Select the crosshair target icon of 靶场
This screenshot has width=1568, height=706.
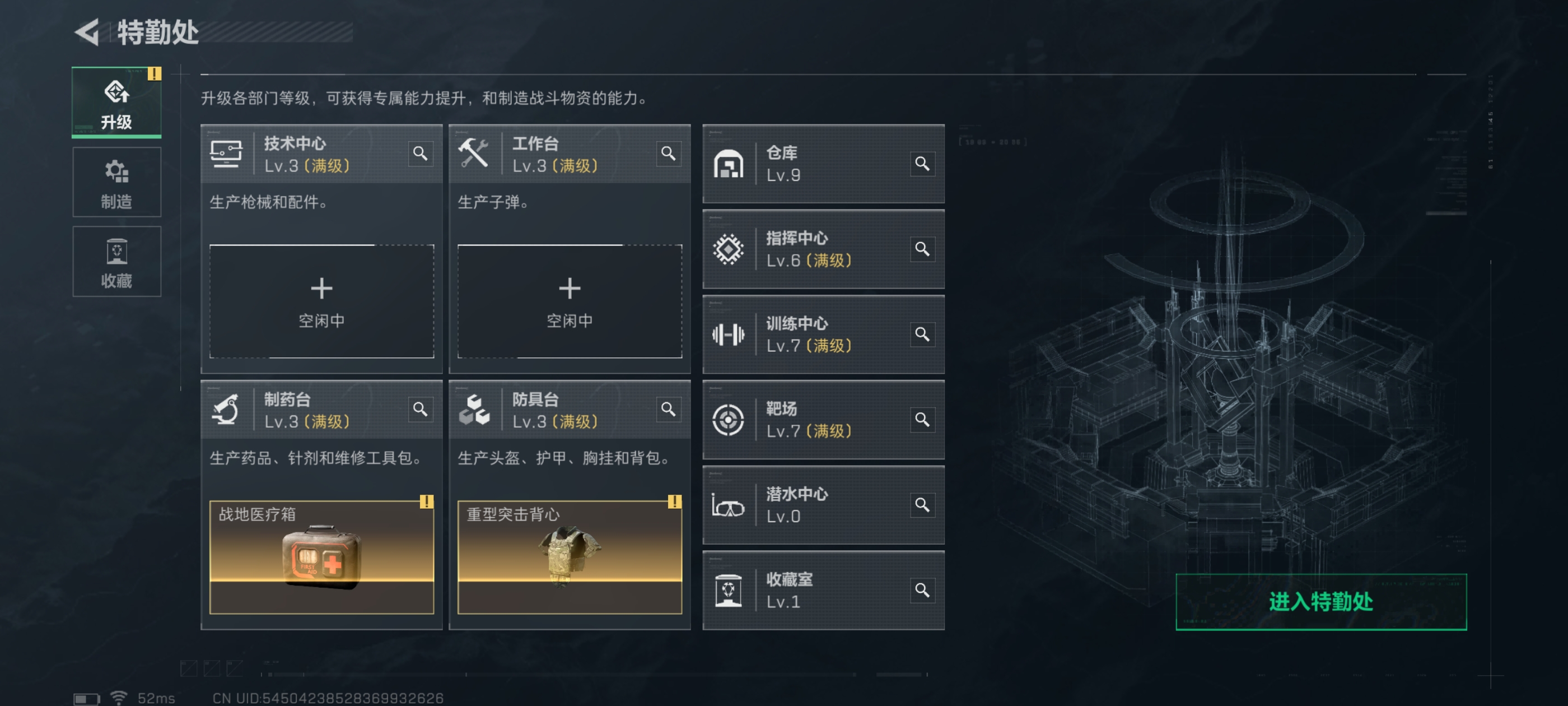(x=729, y=420)
